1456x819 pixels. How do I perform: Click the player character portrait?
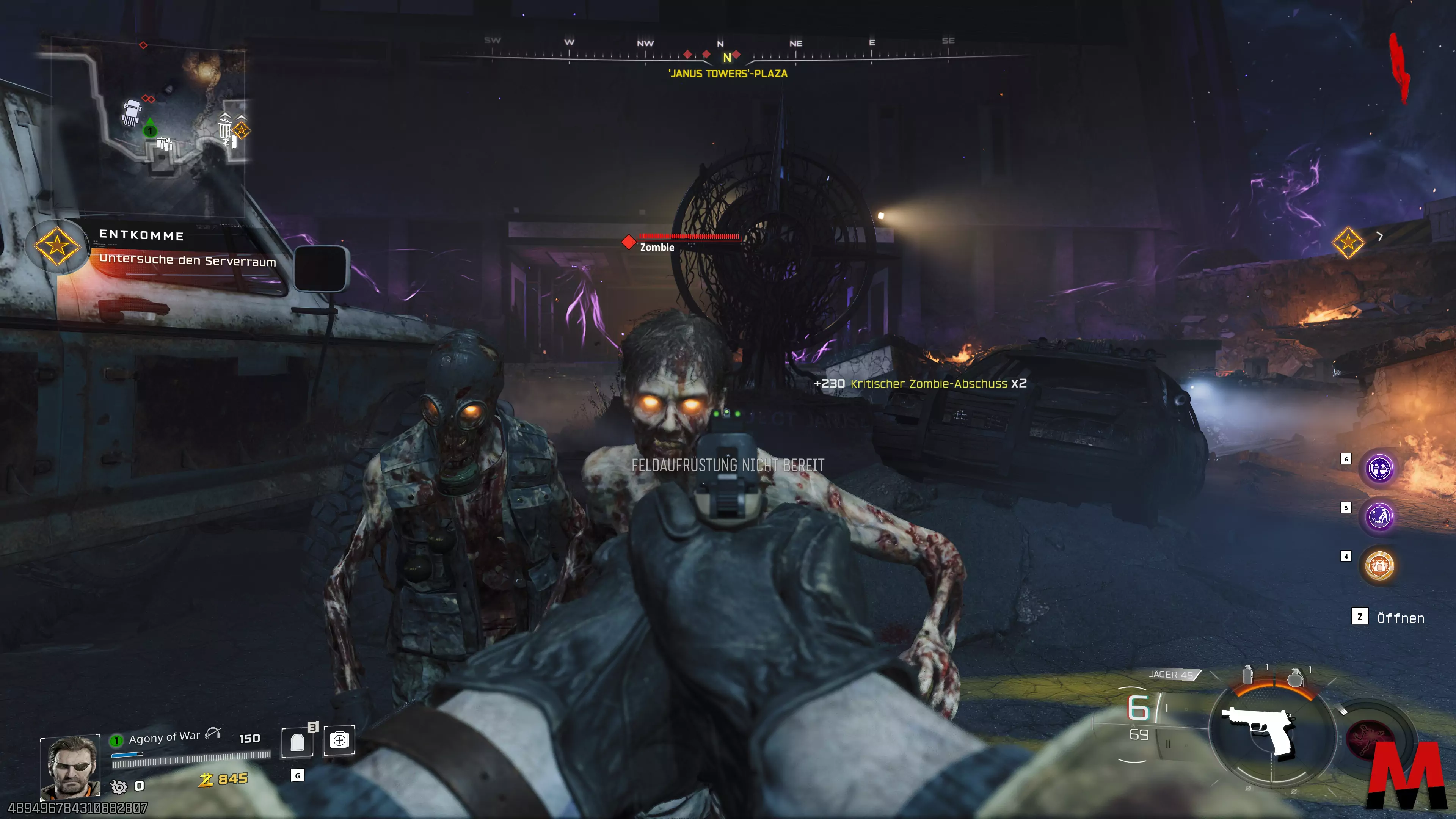pos(70,766)
